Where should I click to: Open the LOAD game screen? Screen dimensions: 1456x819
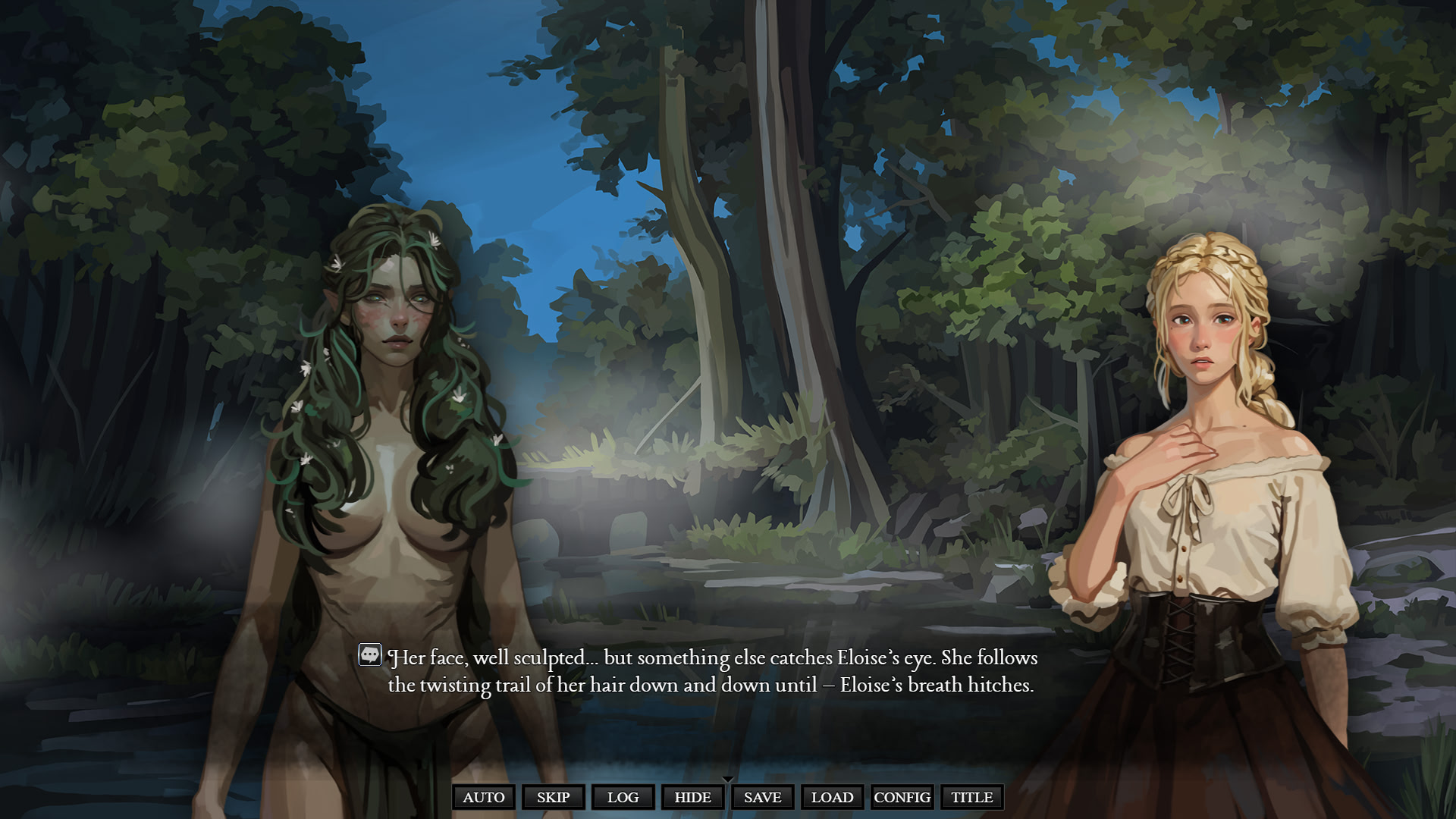point(832,797)
